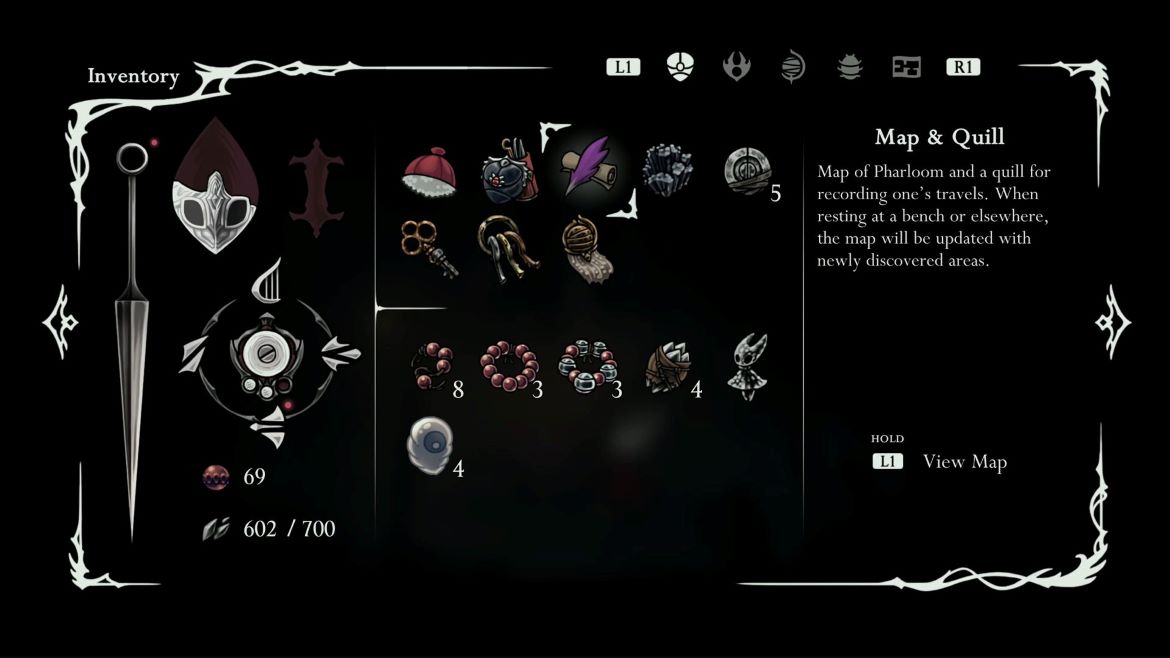
Task: Select the brass clover-head key
Action: point(429,246)
